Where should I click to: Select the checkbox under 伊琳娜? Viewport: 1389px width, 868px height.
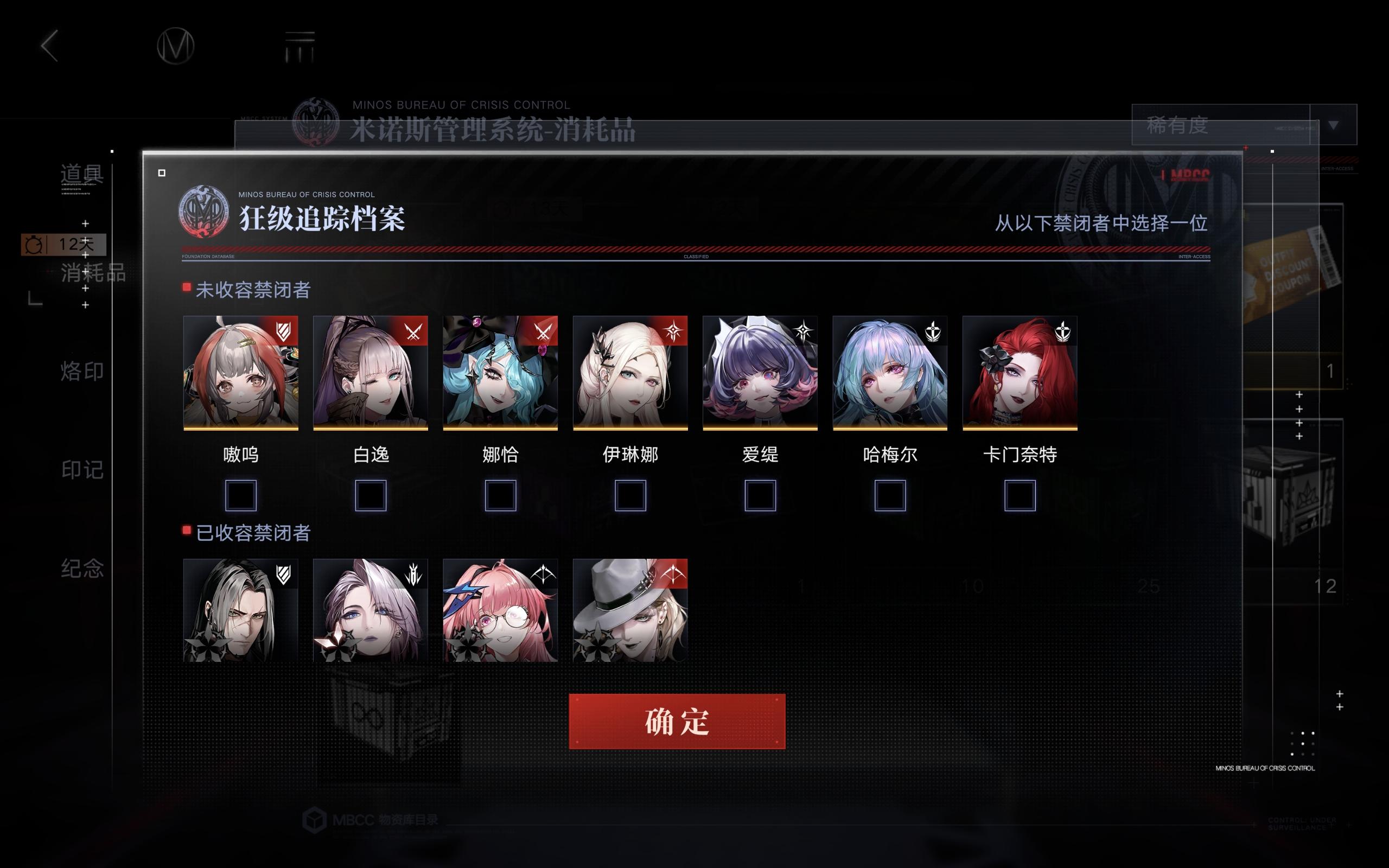click(x=631, y=495)
